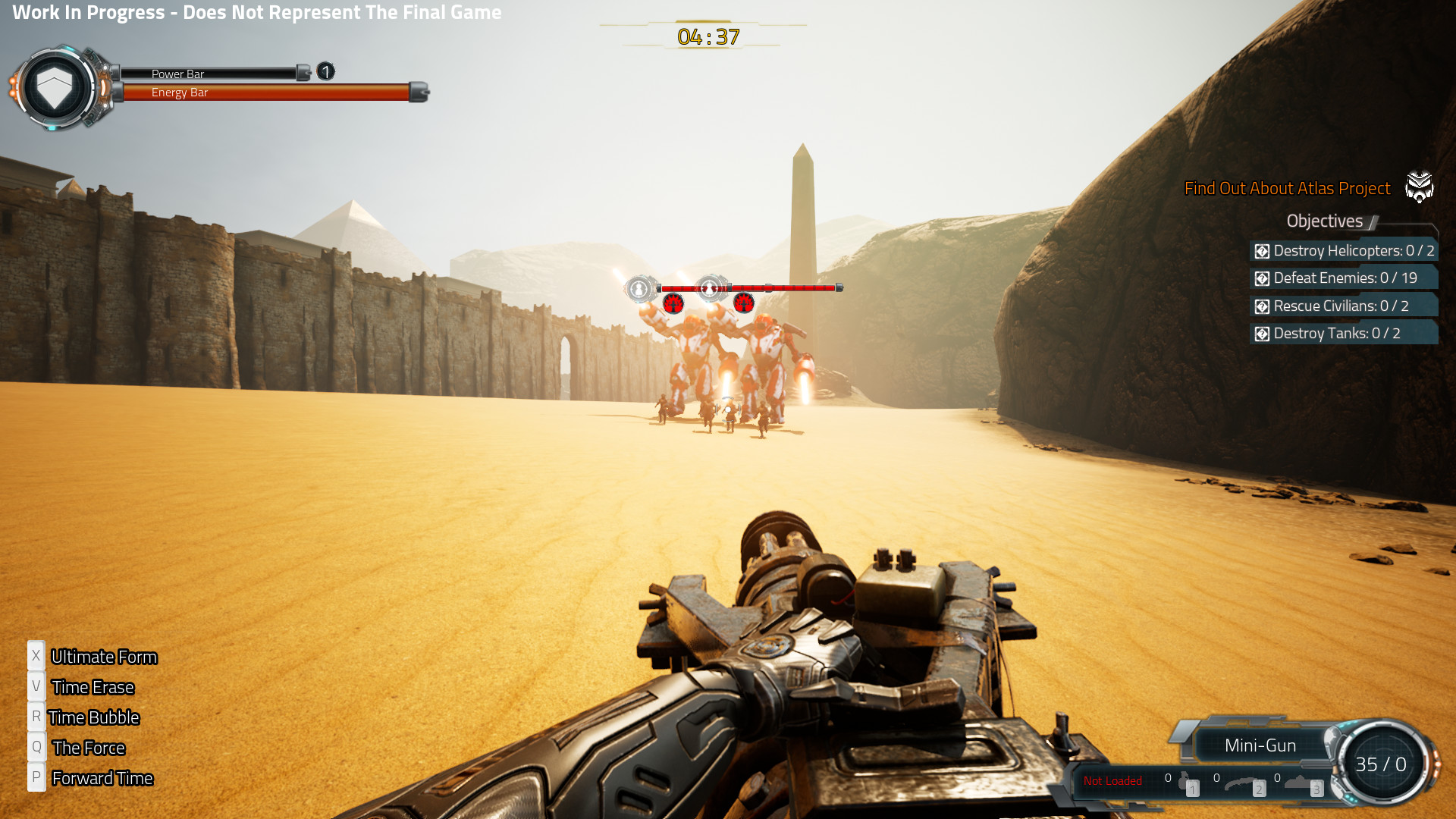Screen dimensions: 1456x819
Task: Click the Destroy Tanks objective
Action: click(x=1344, y=334)
